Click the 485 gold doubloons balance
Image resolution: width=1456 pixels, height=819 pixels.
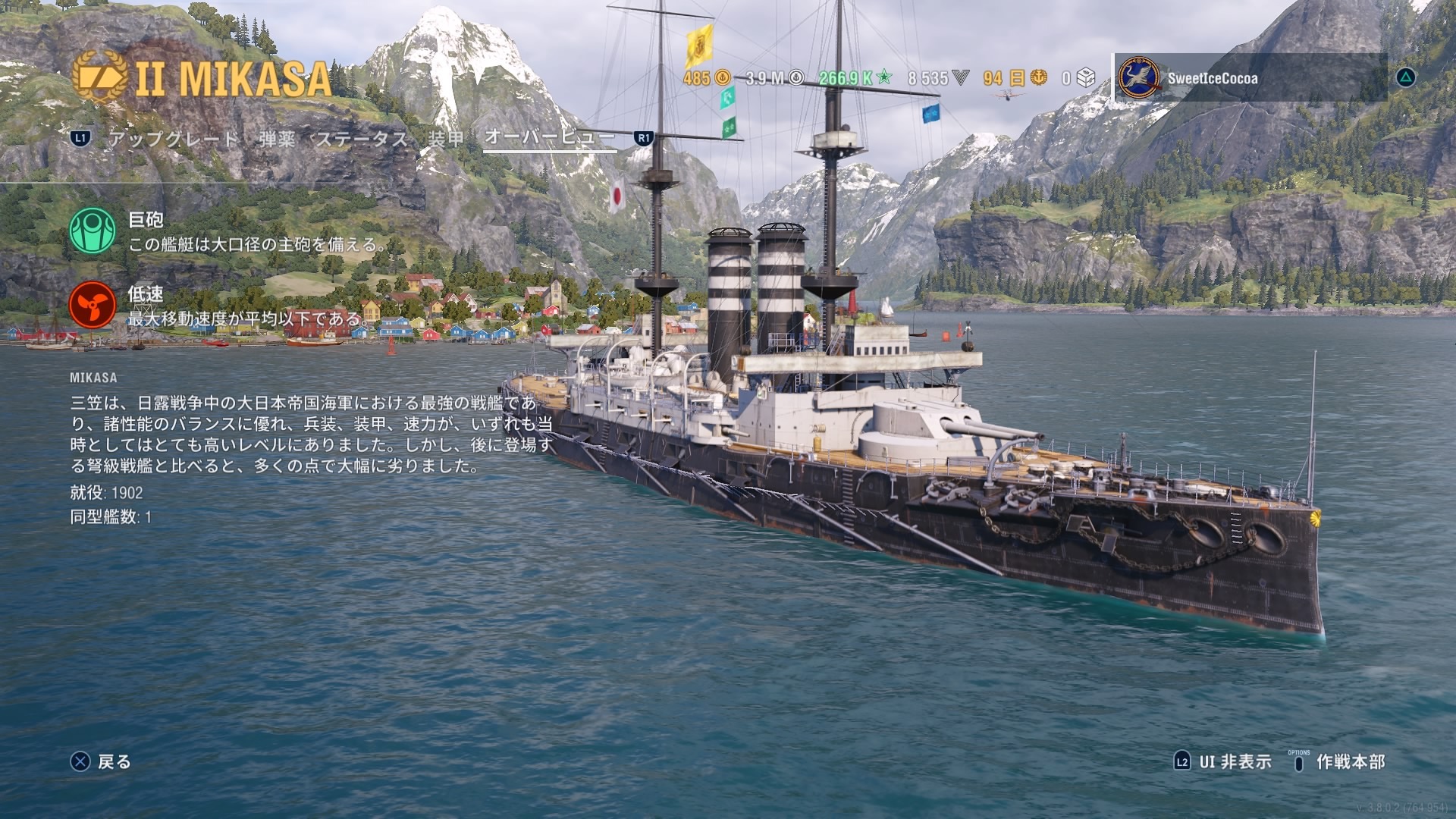707,78
